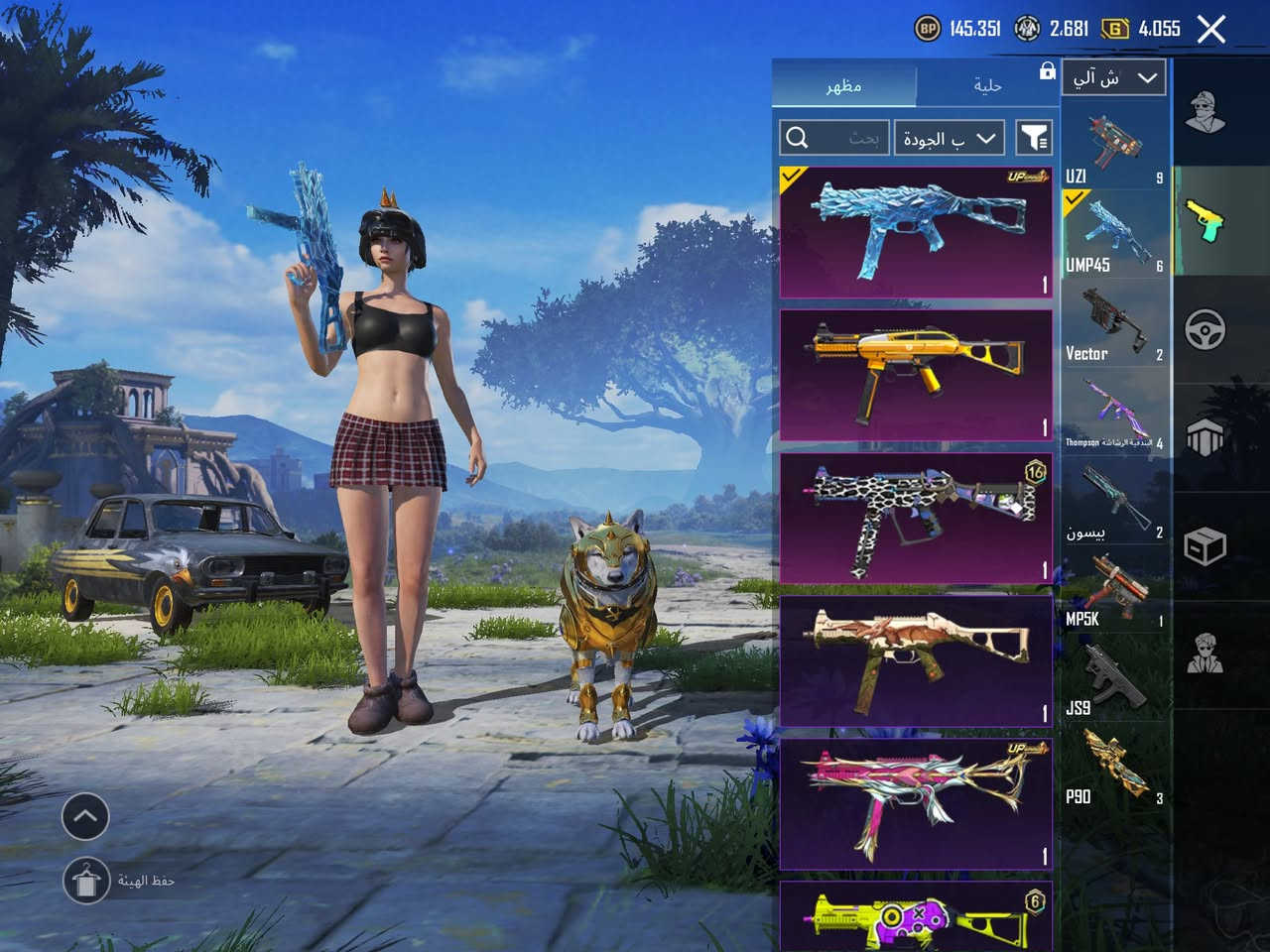Open the vehicle steering wheel category

tap(1206, 329)
